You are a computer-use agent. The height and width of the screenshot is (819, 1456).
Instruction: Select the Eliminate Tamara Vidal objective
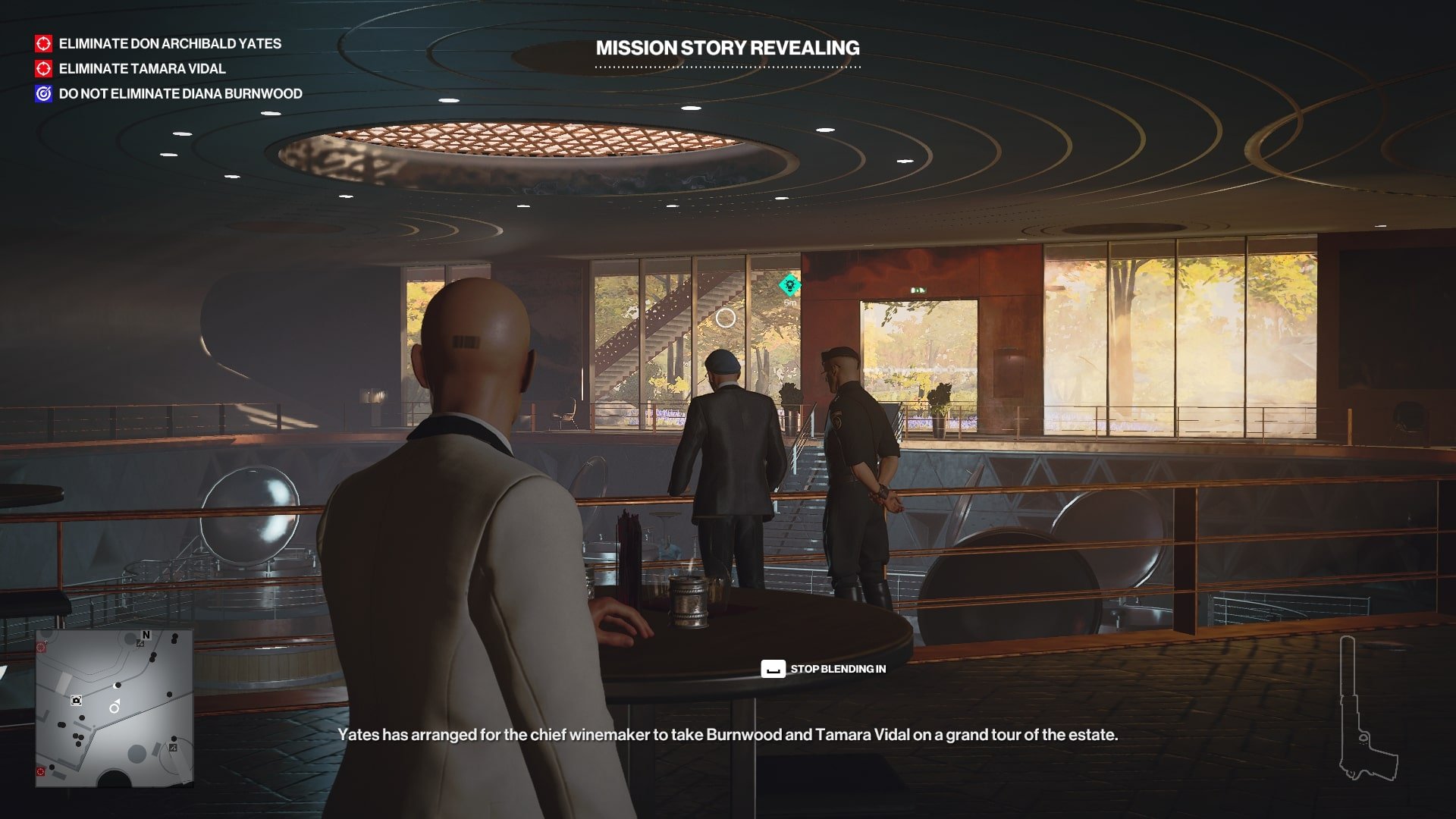[x=142, y=69]
